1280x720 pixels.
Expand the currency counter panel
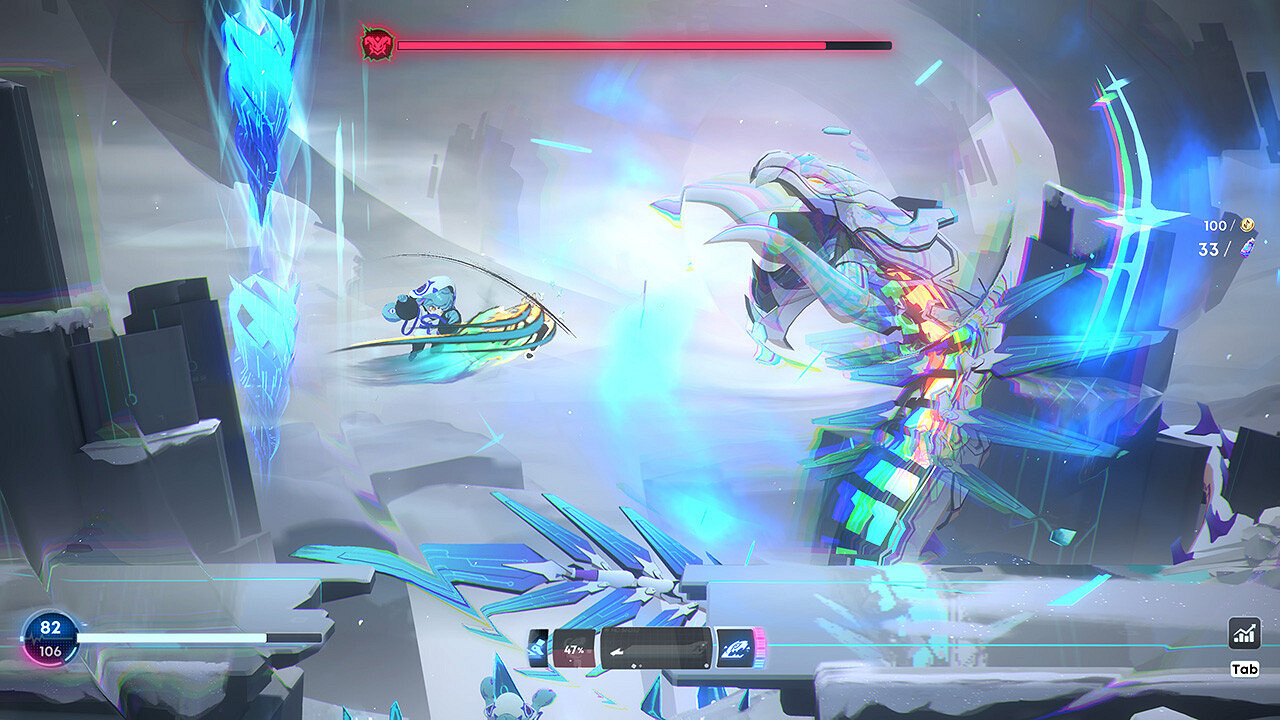tap(1228, 236)
